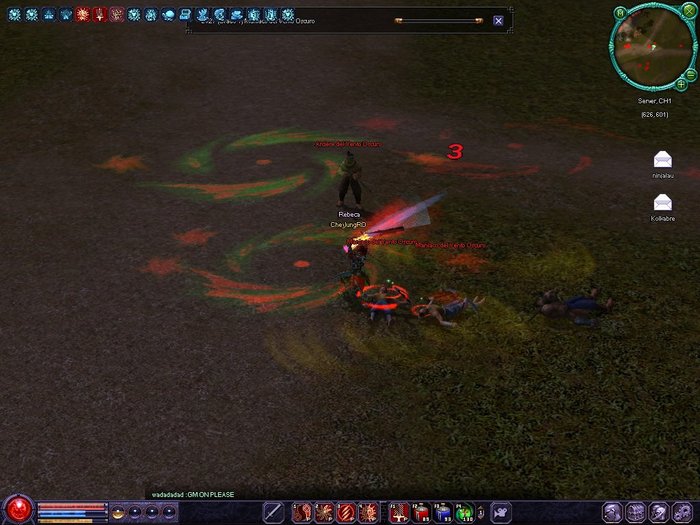Open the whisper envelope from Kolkabre
Viewport: 700px width, 525px height.
[662, 203]
